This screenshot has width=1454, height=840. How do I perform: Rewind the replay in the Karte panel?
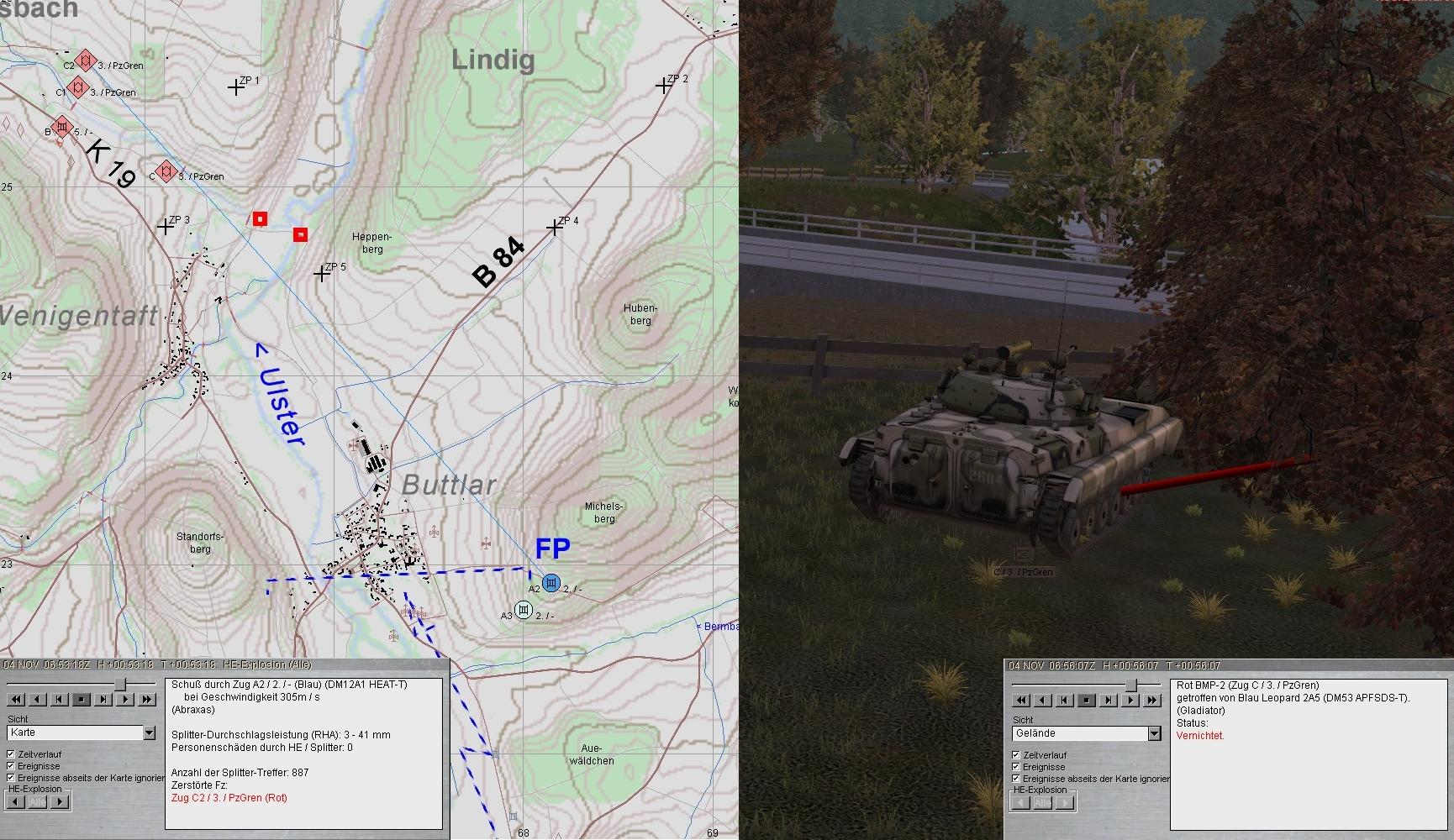pyautogui.click(x=16, y=699)
